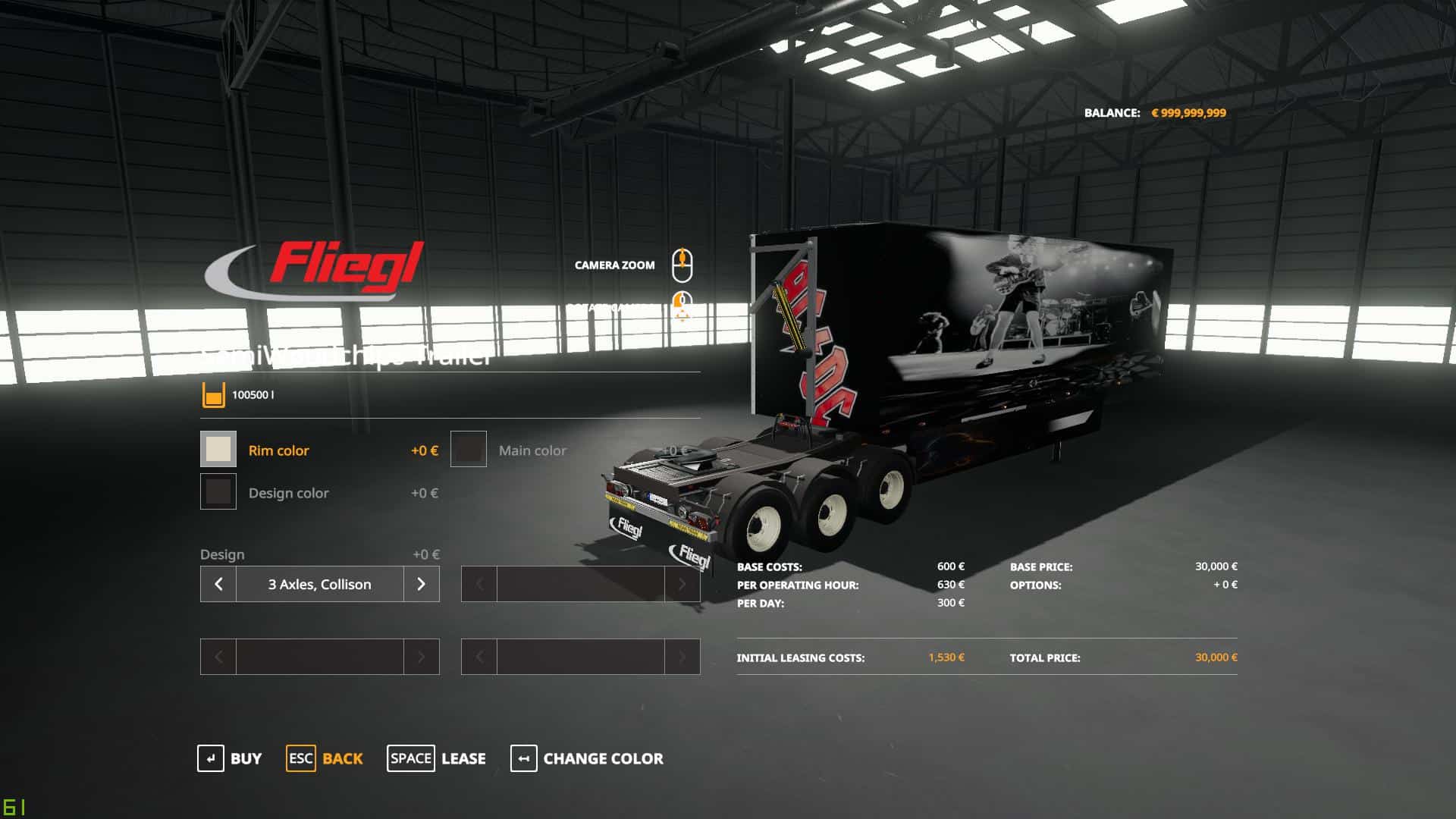Viewport: 1456px width, 819px height.
Task: Pick the Design color swatch
Action: pos(218,492)
